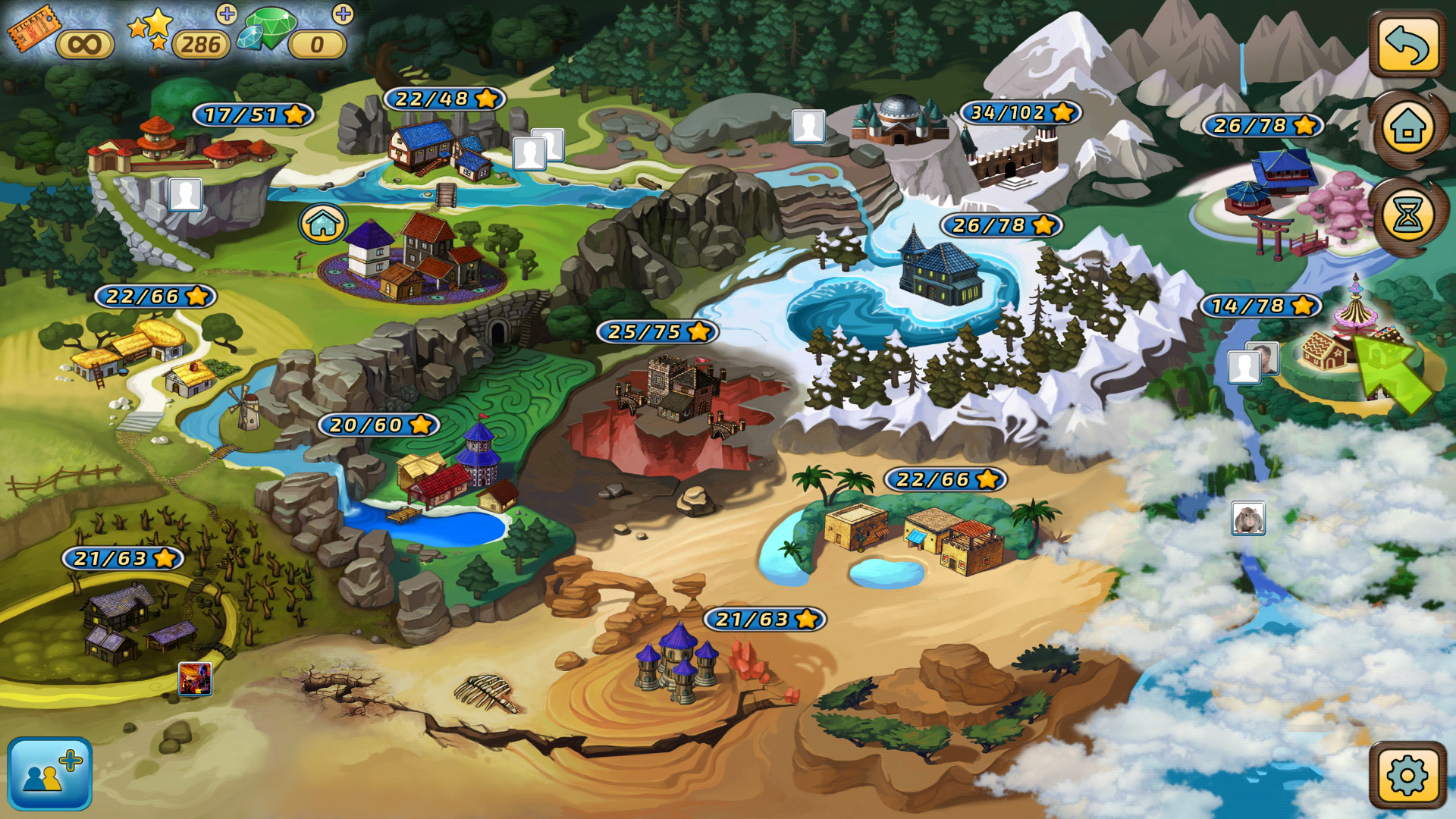This screenshot has width=1456, height=819.
Task: Click the home icon near the purple village
Action: point(322,223)
